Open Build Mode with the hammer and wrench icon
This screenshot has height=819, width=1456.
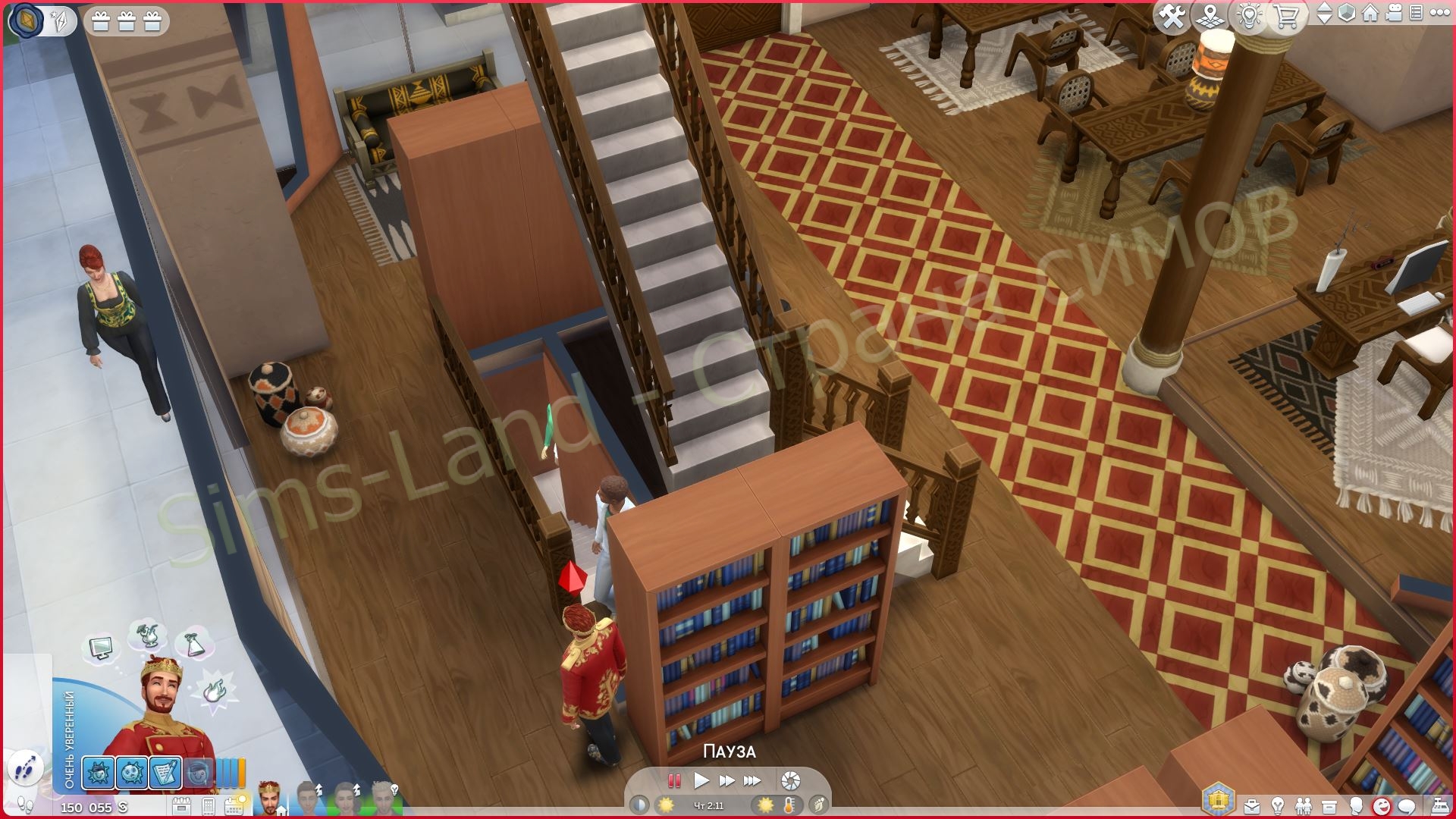pos(1173,15)
